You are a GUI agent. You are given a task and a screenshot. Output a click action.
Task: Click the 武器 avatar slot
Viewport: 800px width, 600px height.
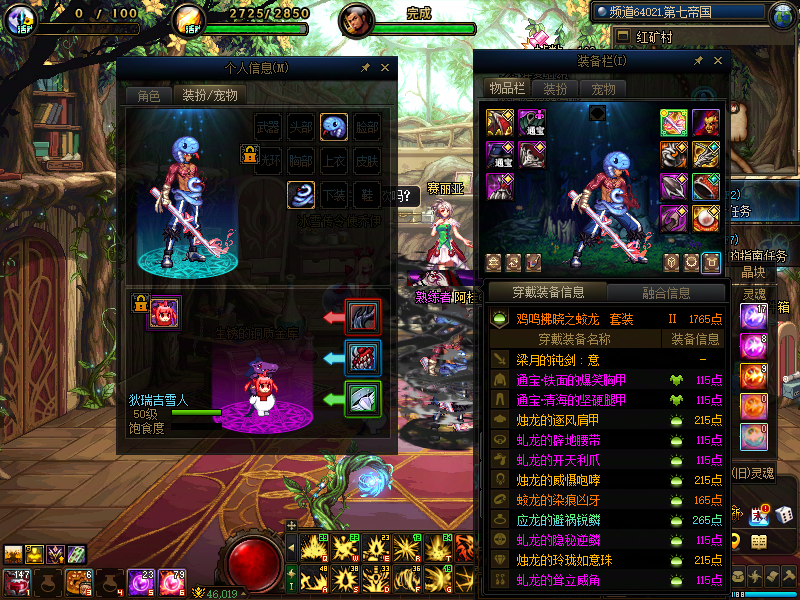click(x=268, y=127)
